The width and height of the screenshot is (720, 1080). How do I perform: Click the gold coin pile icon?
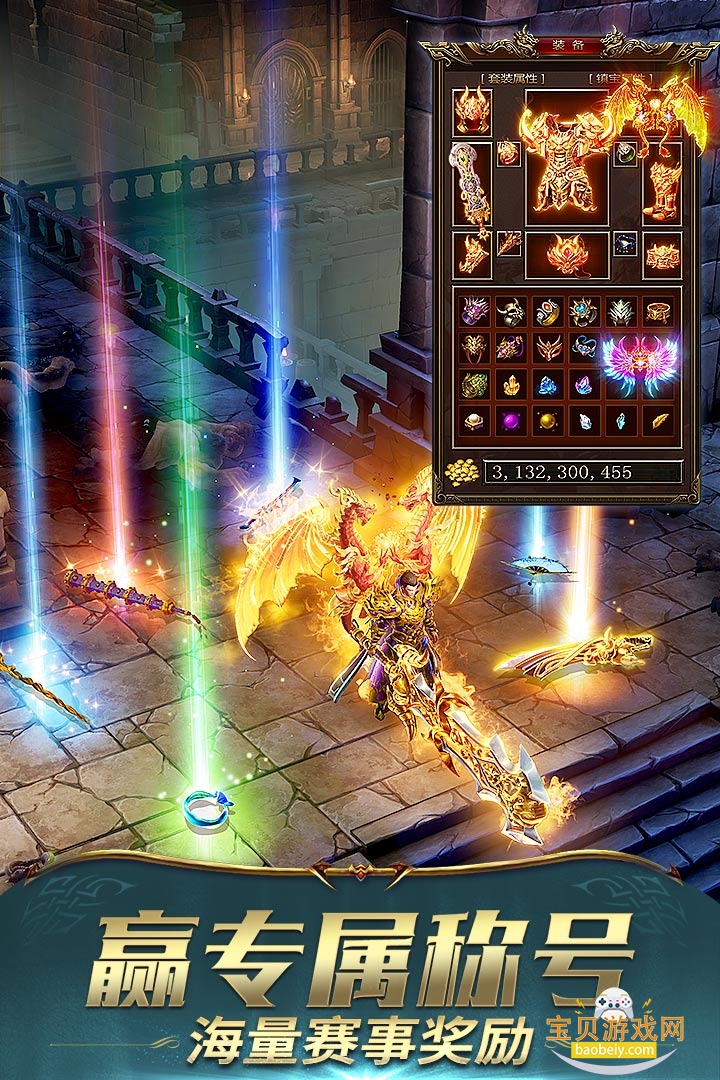click(462, 471)
